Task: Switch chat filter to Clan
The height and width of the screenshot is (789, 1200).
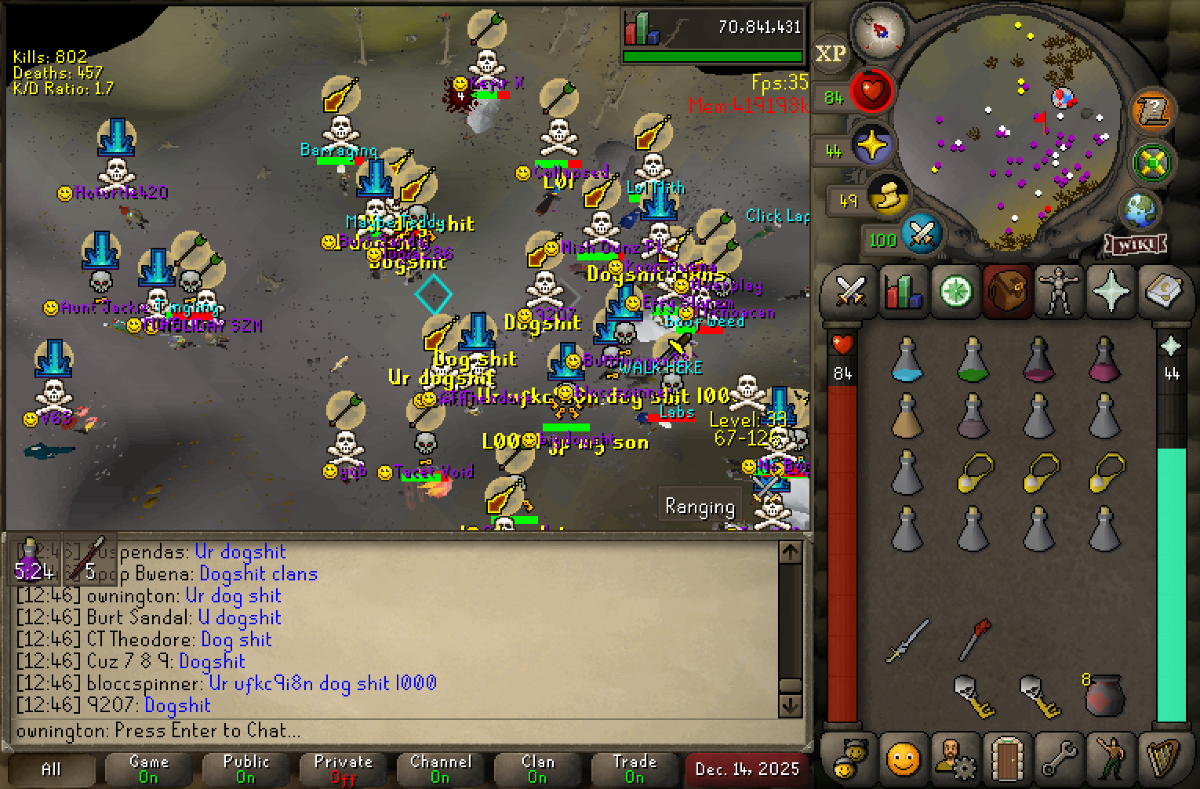Action: tap(538, 770)
